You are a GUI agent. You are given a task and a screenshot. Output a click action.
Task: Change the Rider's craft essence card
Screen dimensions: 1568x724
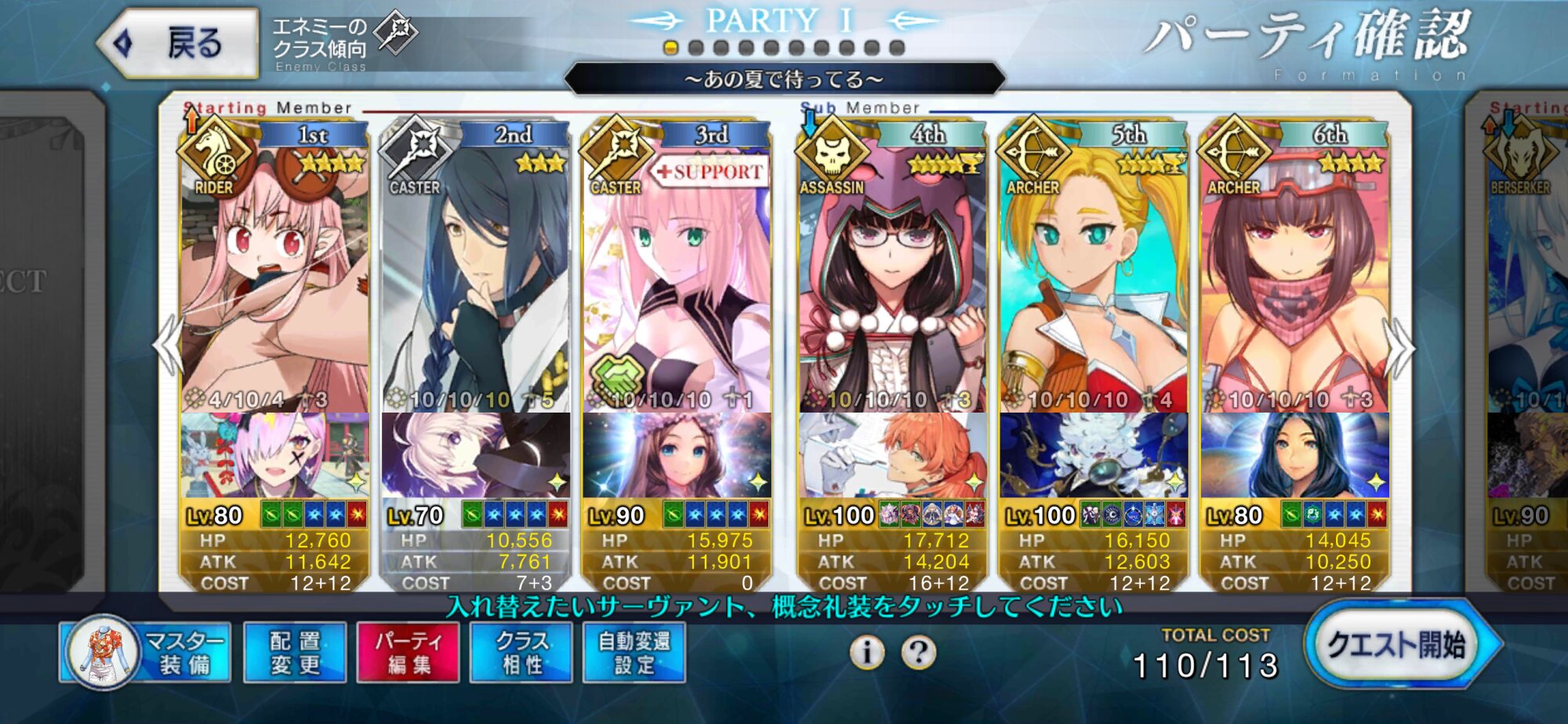pyautogui.click(x=274, y=455)
